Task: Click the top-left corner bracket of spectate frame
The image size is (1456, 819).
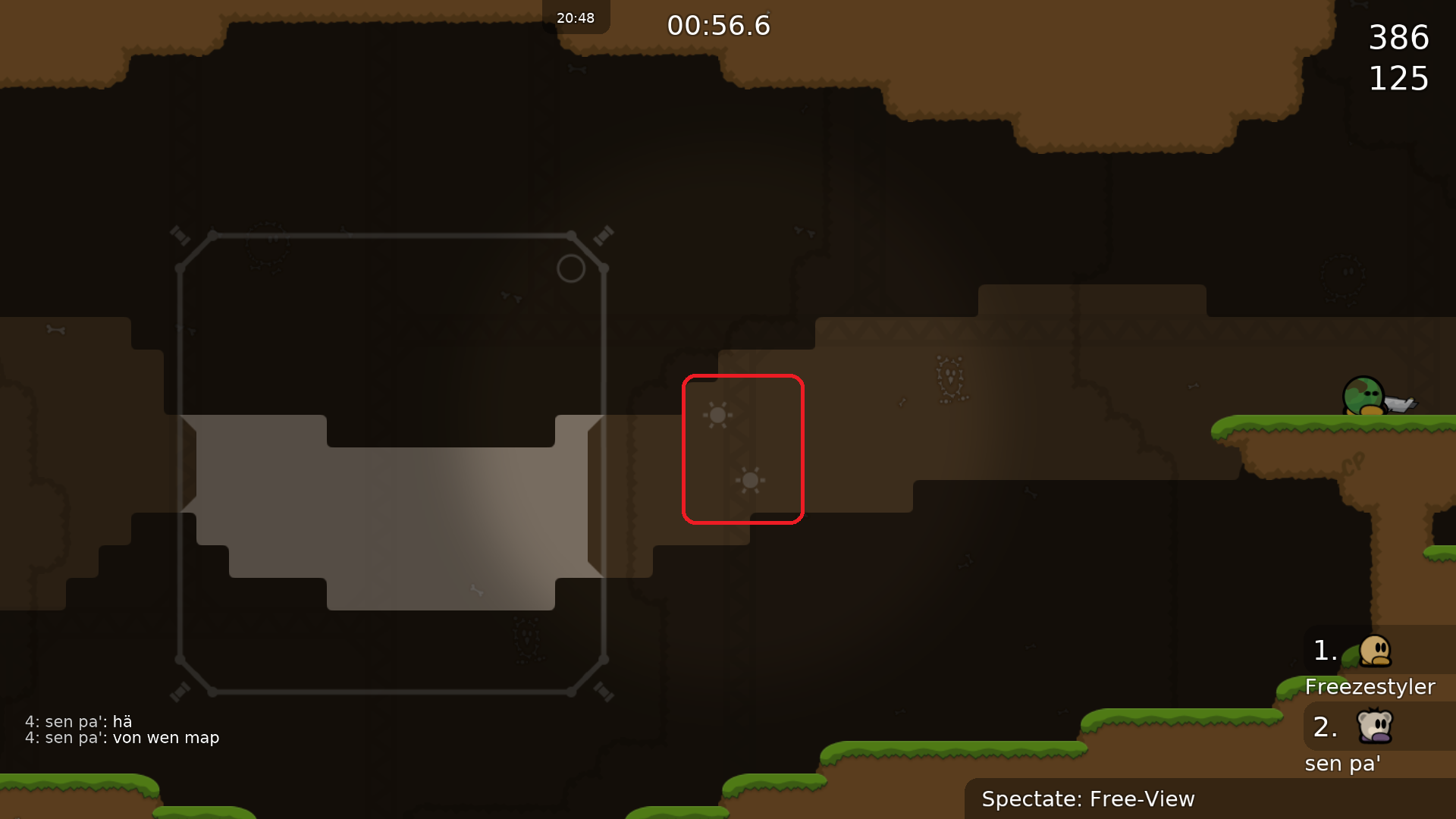Action: click(181, 236)
